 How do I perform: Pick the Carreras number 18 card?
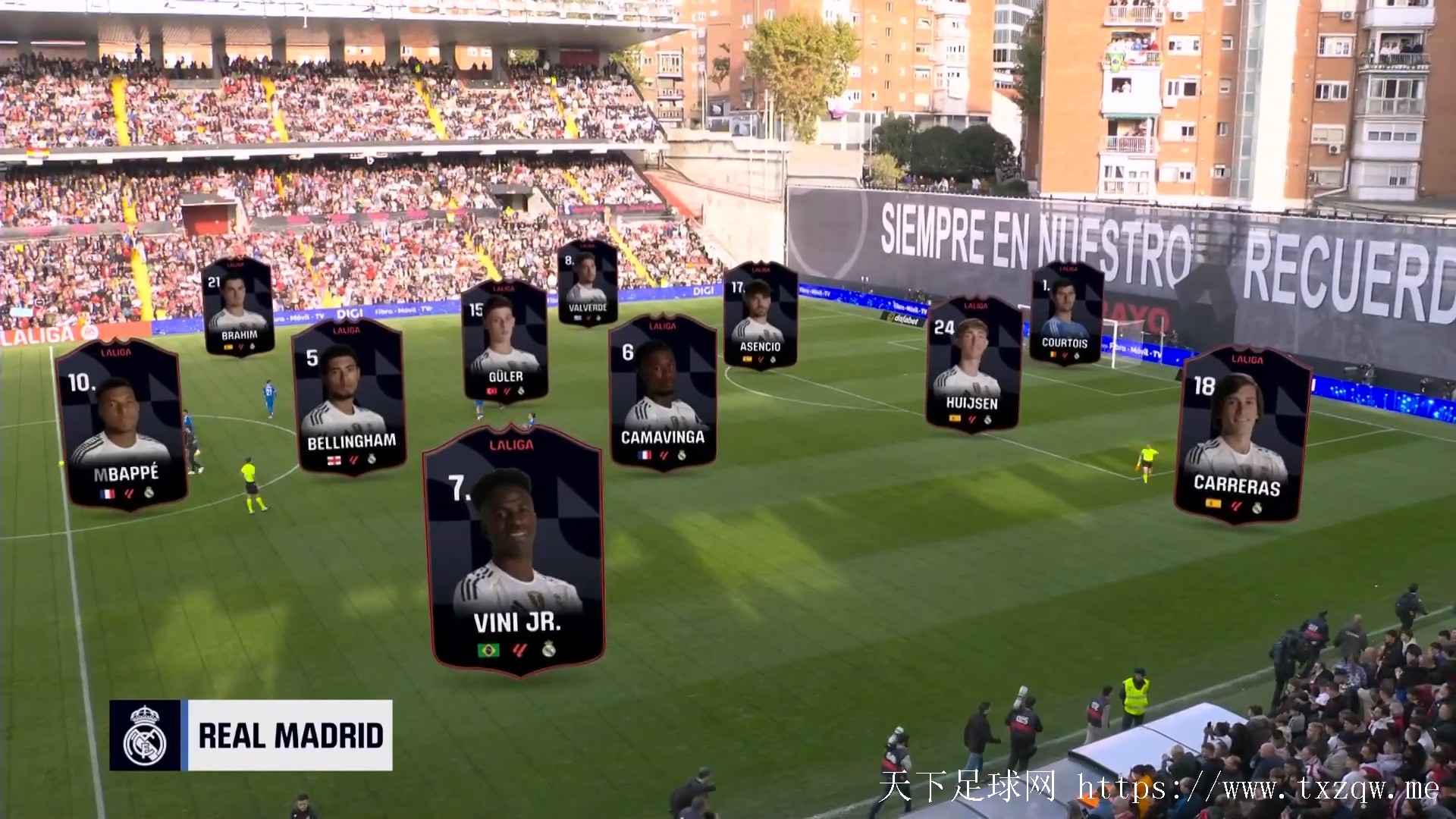(x=1241, y=436)
